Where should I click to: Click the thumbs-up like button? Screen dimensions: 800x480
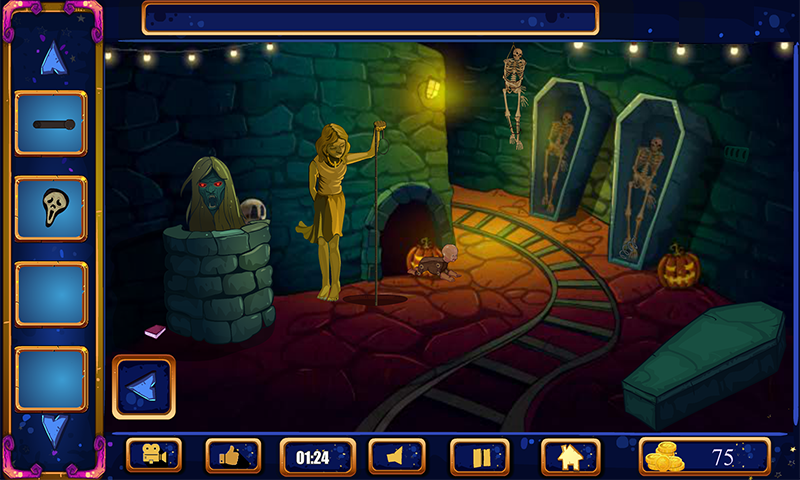(x=233, y=456)
